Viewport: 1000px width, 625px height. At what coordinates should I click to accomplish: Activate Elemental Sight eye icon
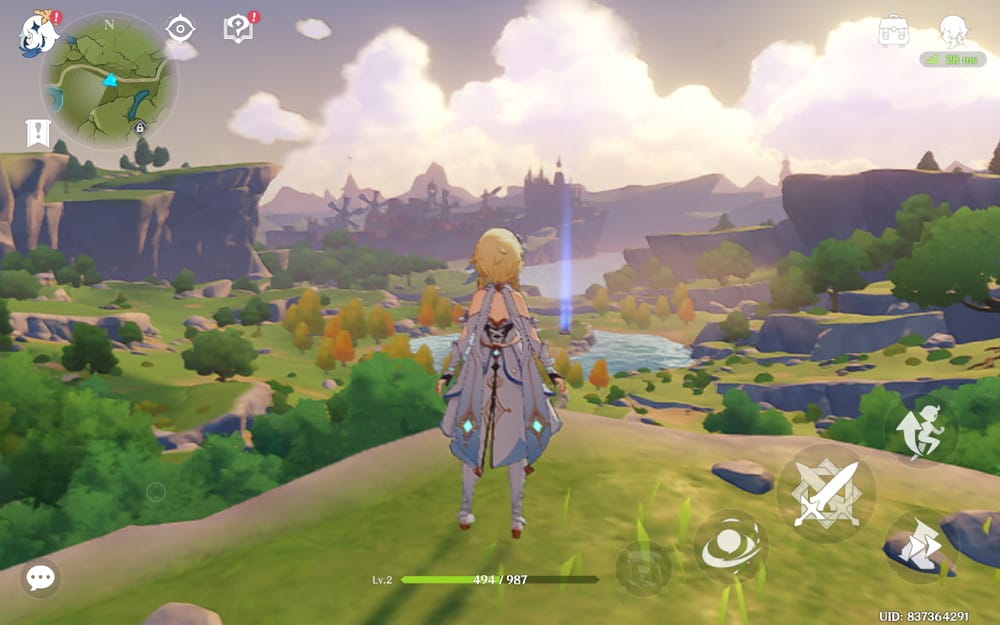pyautogui.click(x=180, y=29)
